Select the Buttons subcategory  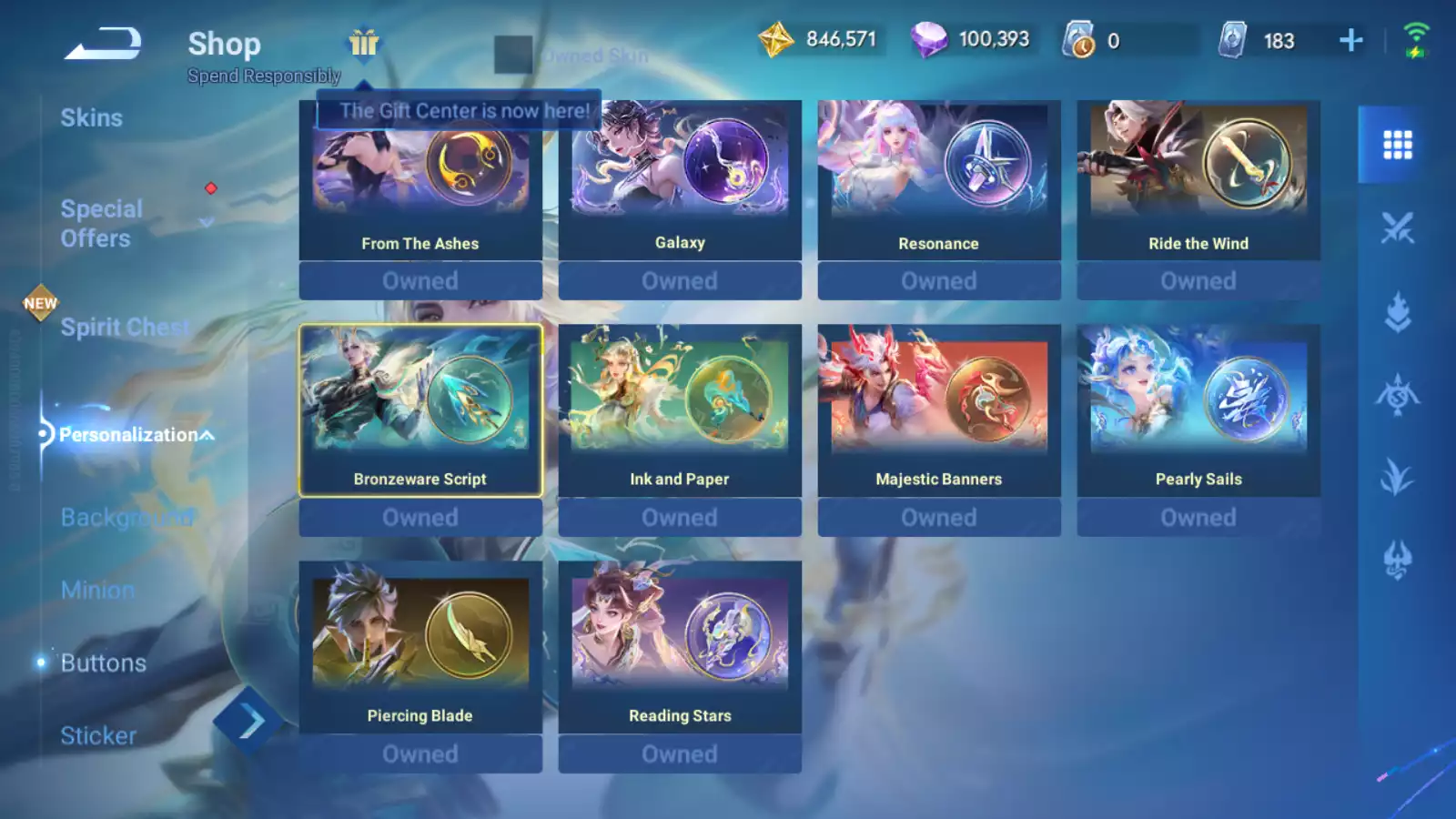[x=103, y=662]
